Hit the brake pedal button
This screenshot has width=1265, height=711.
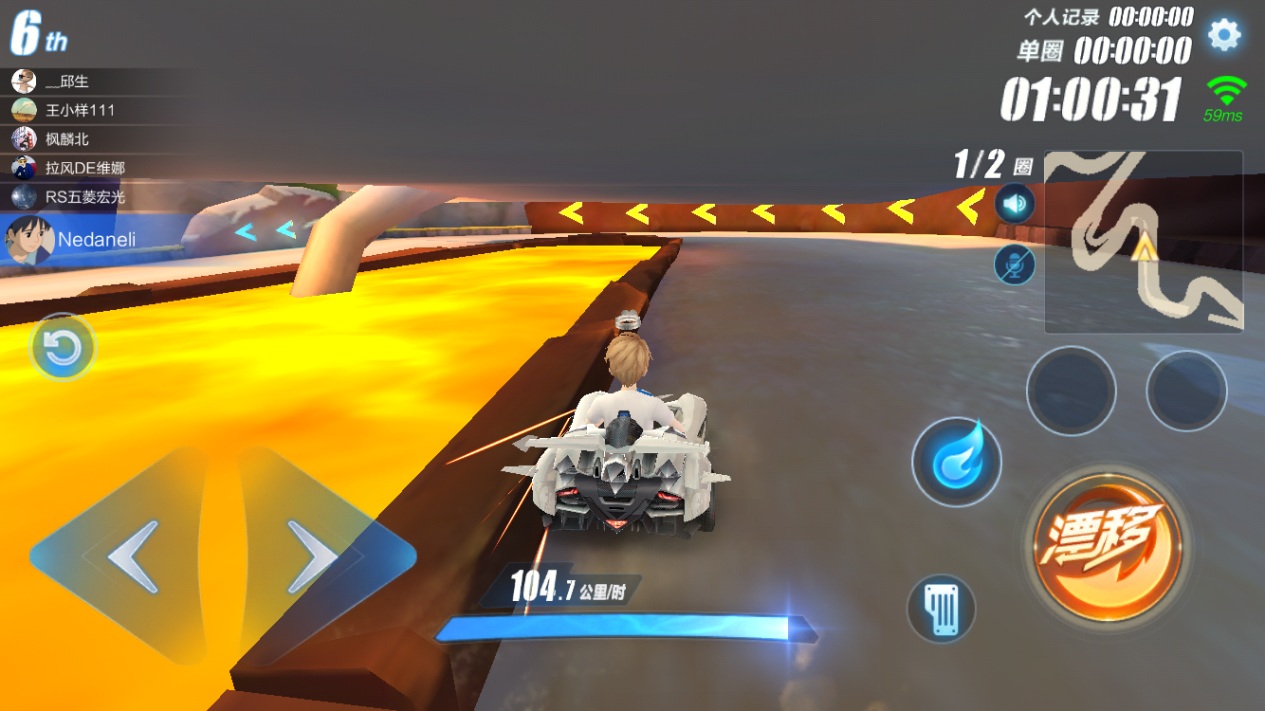941,608
